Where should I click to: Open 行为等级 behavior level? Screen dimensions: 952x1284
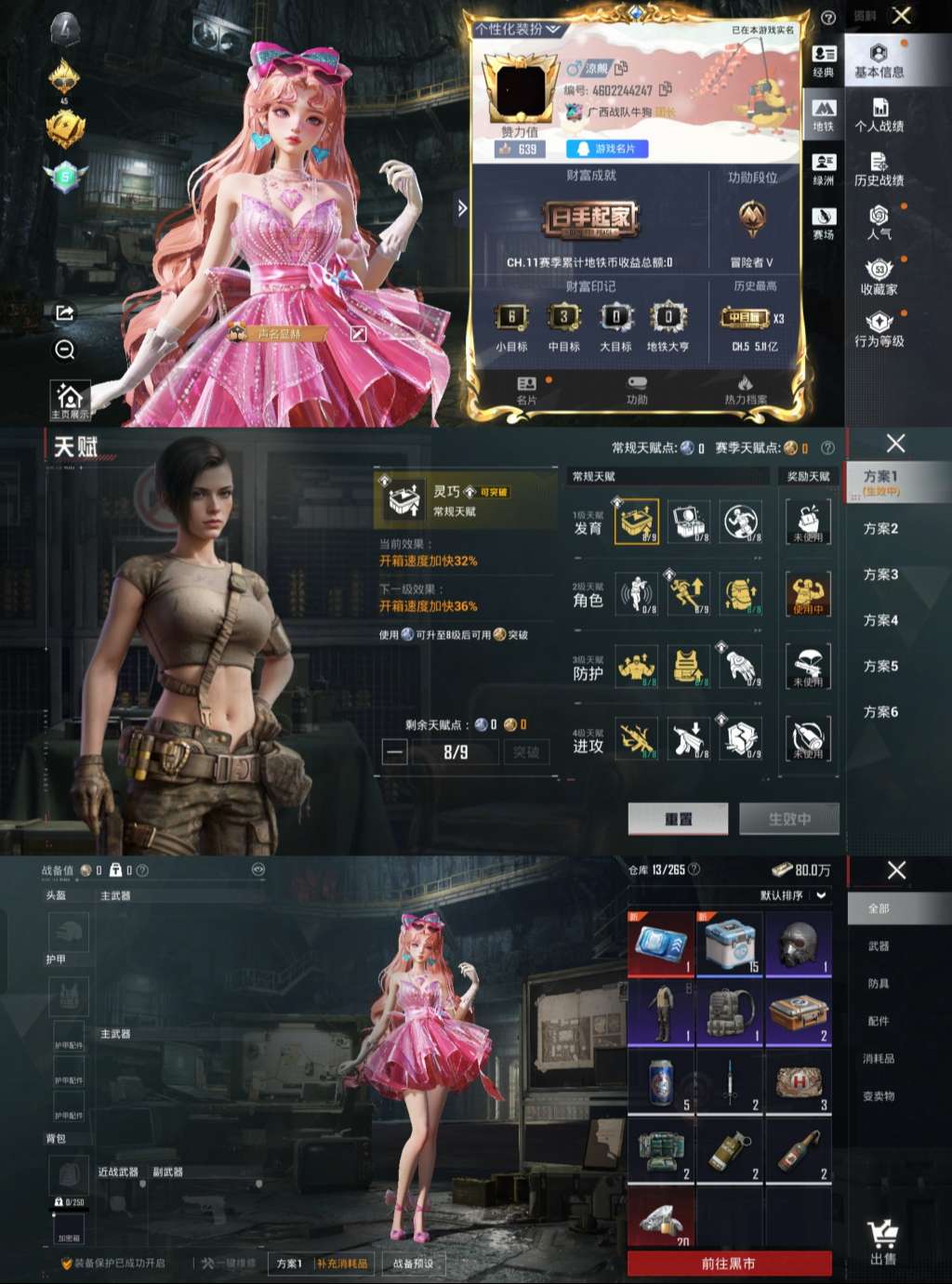point(879,330)
